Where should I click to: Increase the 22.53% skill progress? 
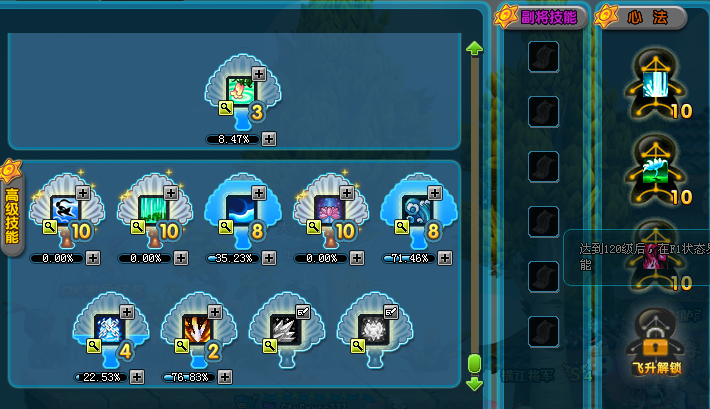click(137, 377)
